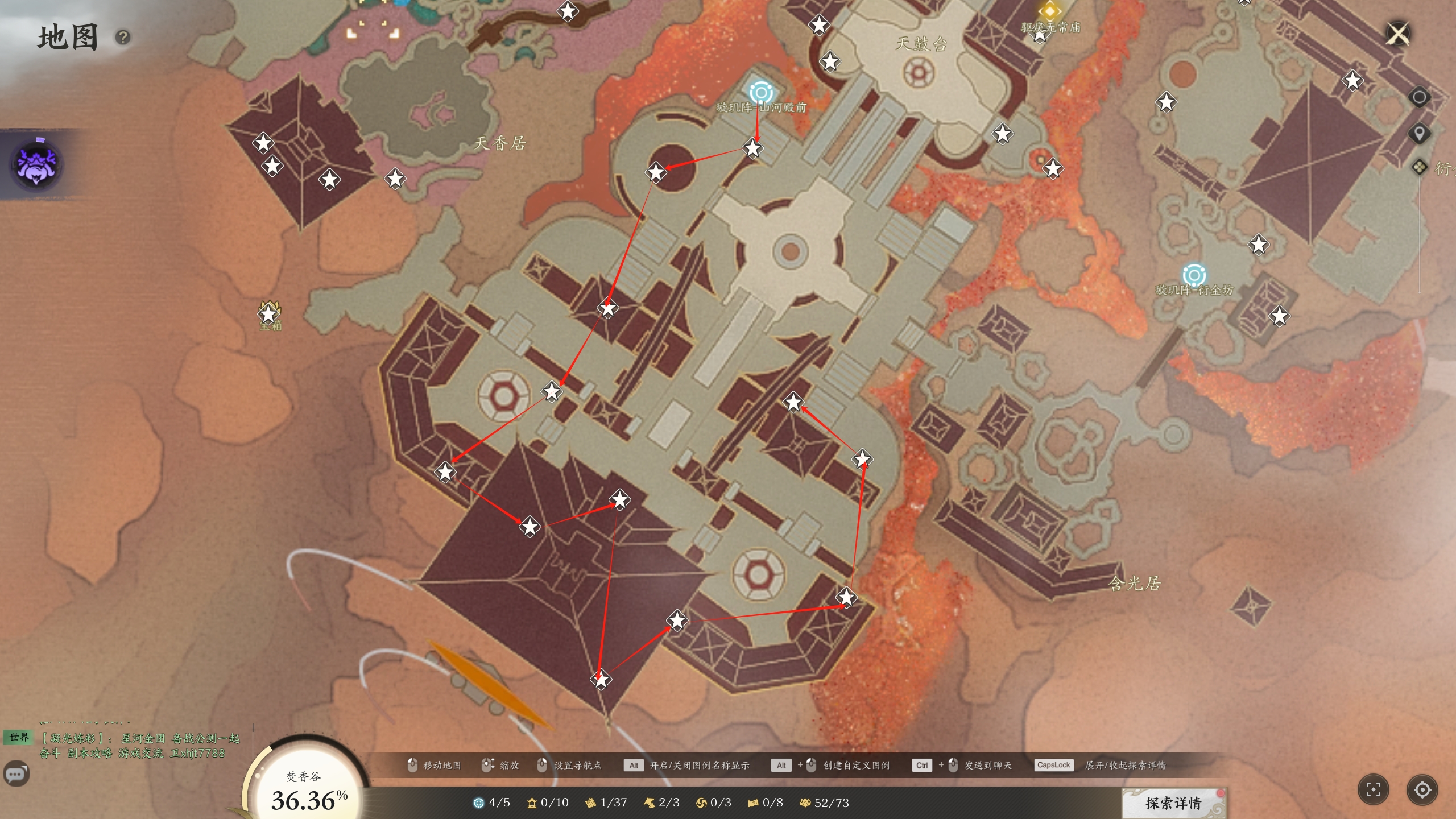Screen dimensions: 1456x819
Task: Activate the corner-brackets map focus button
Action: pyautogui.click(x=1373, y=790)
